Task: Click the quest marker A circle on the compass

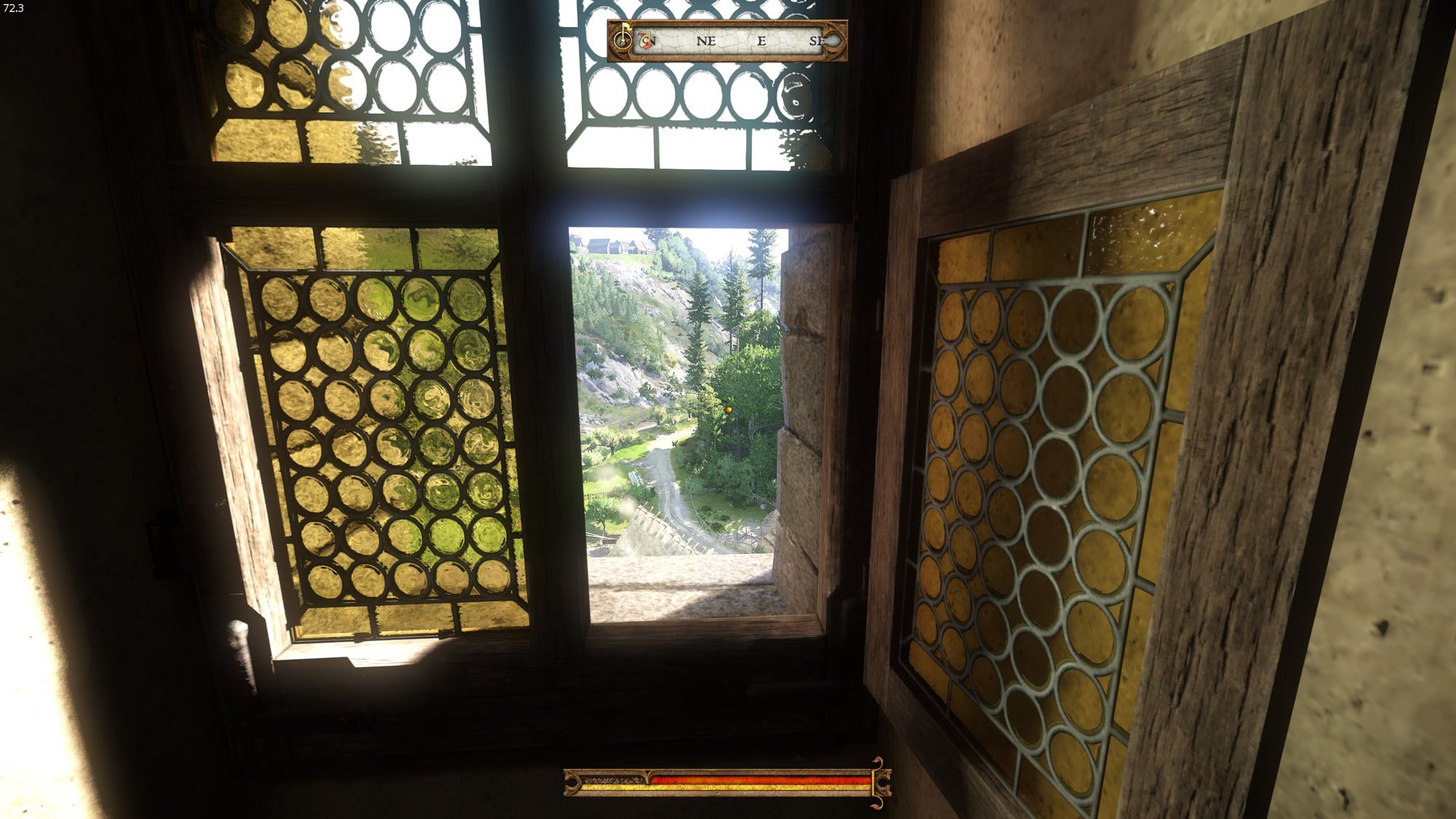Action: click(623, 39)
